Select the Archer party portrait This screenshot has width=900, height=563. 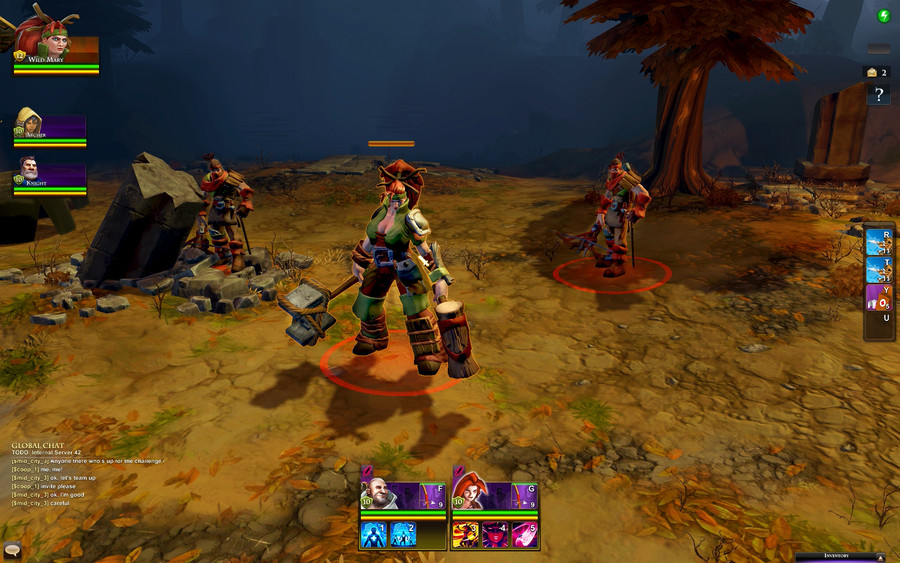(x=32, y=124)
